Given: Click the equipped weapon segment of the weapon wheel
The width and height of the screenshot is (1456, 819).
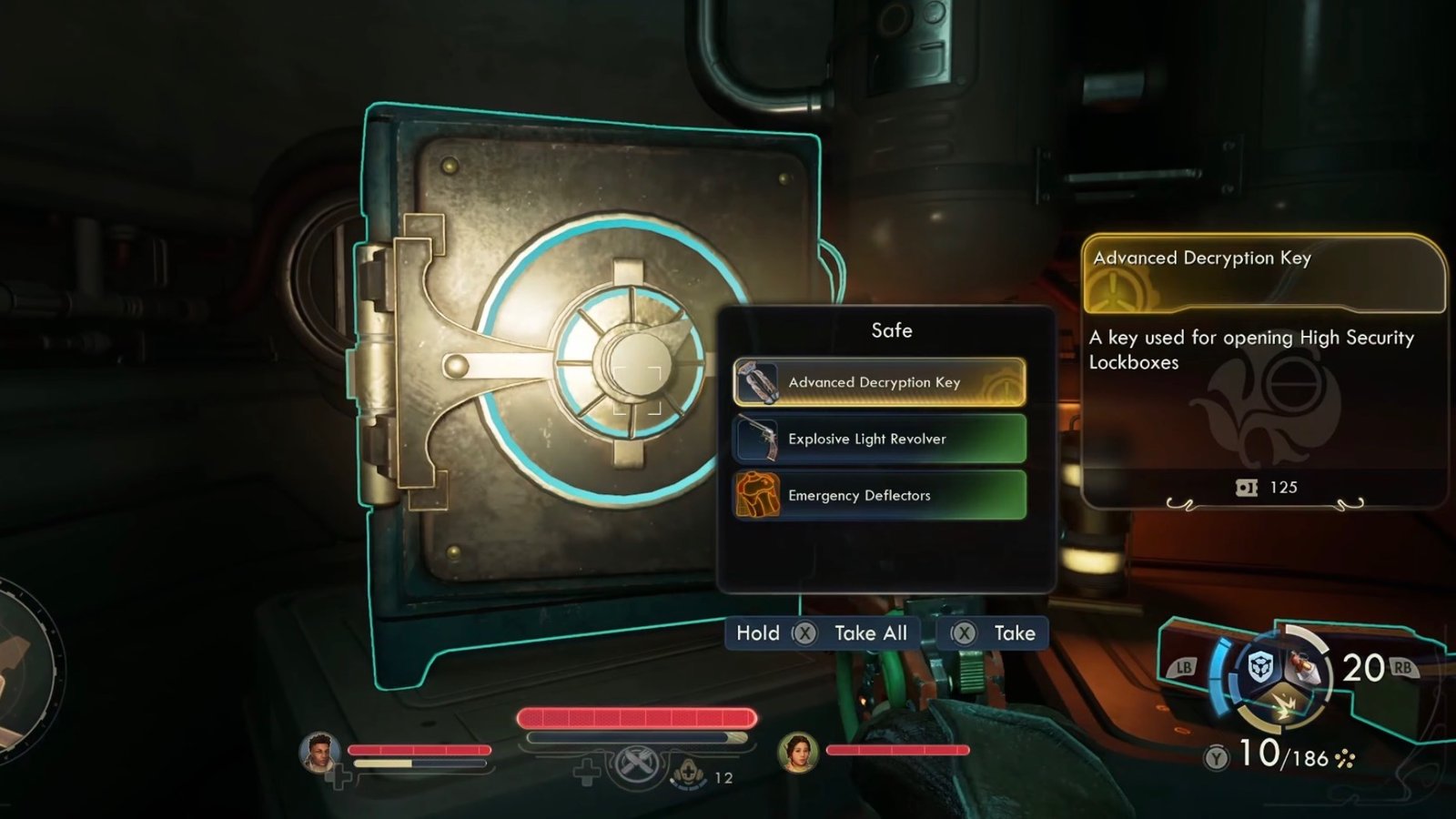Looking at the screenshot, I should point(1303,667).
